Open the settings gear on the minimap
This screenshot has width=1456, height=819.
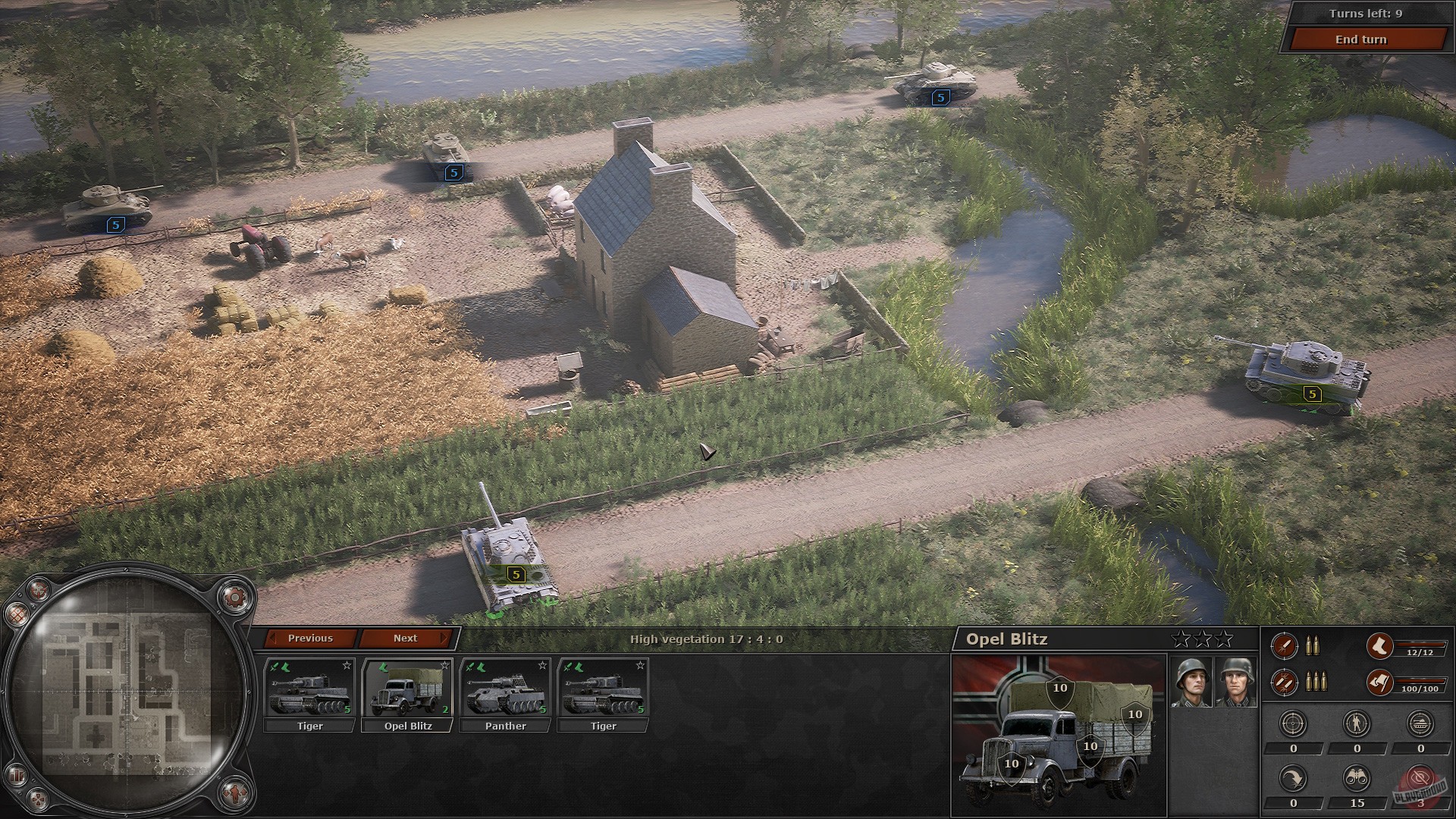coord(234,598)
